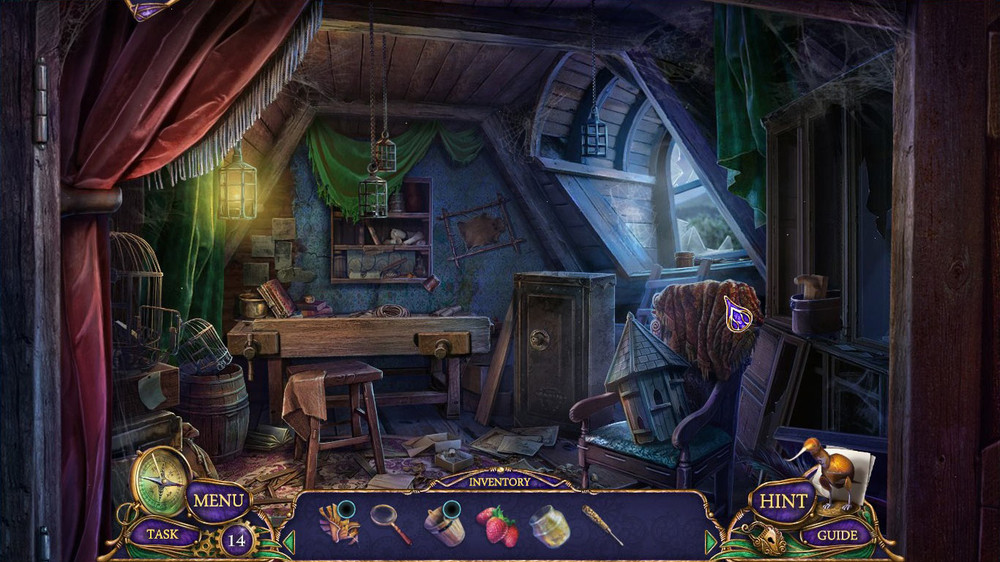This screenshot has height=562, width=1000.
Task: Click the padlock icon beside Guide
Action: 769,541
